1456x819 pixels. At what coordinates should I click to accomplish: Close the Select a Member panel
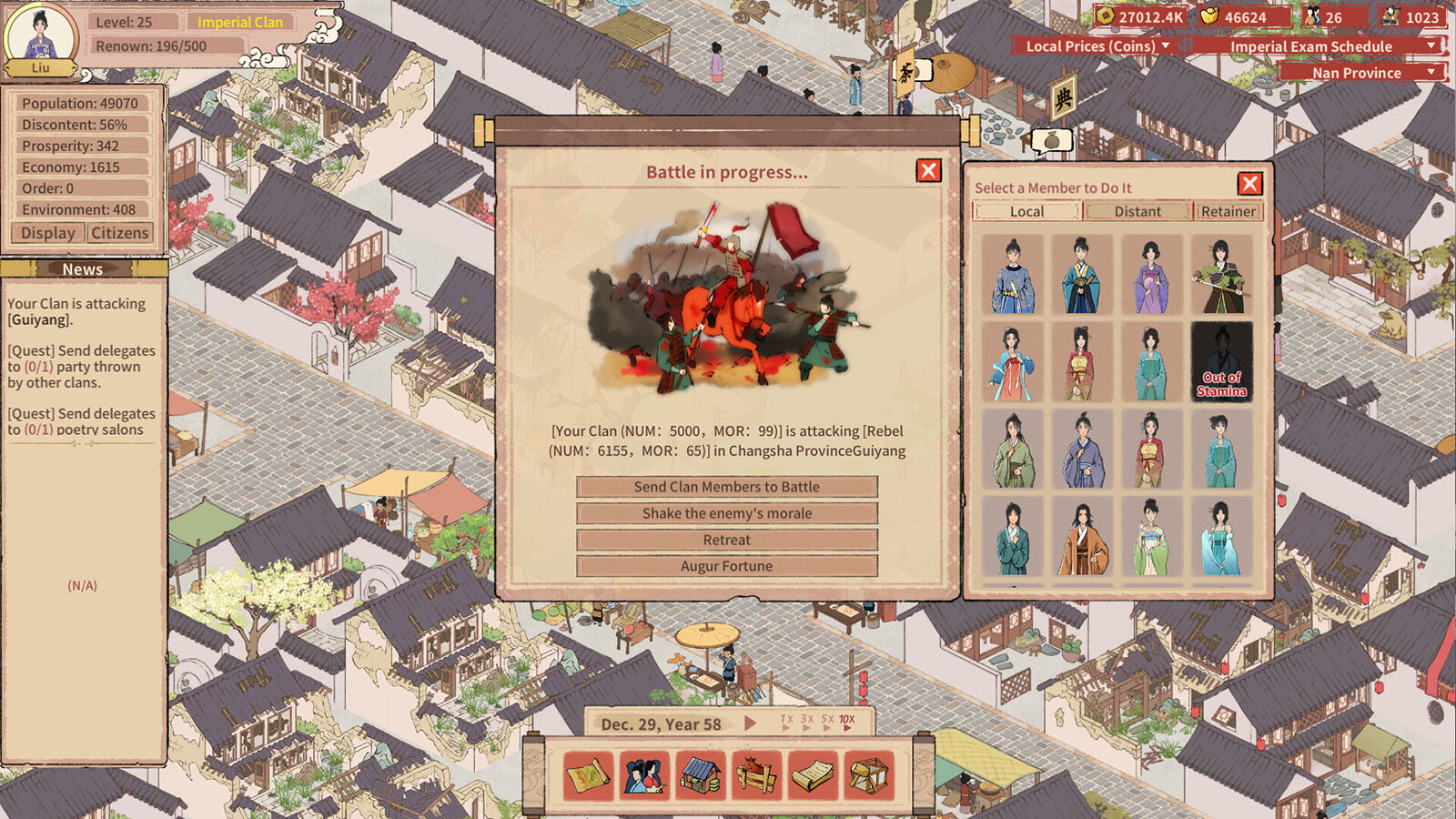pos(1249,185)
